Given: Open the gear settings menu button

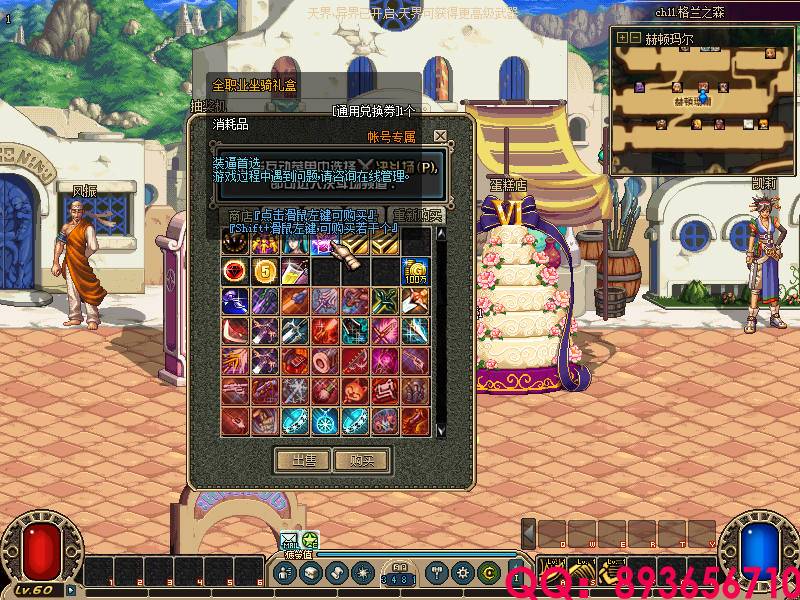Looking at the screenshot, I should (x=462, y=573).
